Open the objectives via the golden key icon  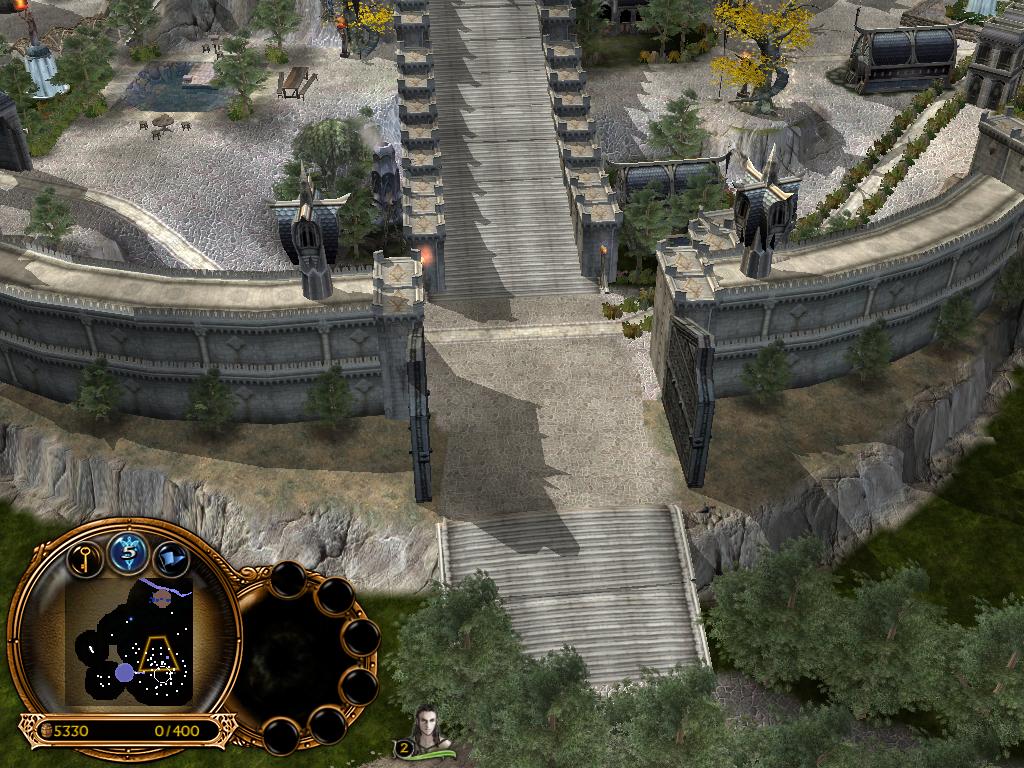pos(86,556)
